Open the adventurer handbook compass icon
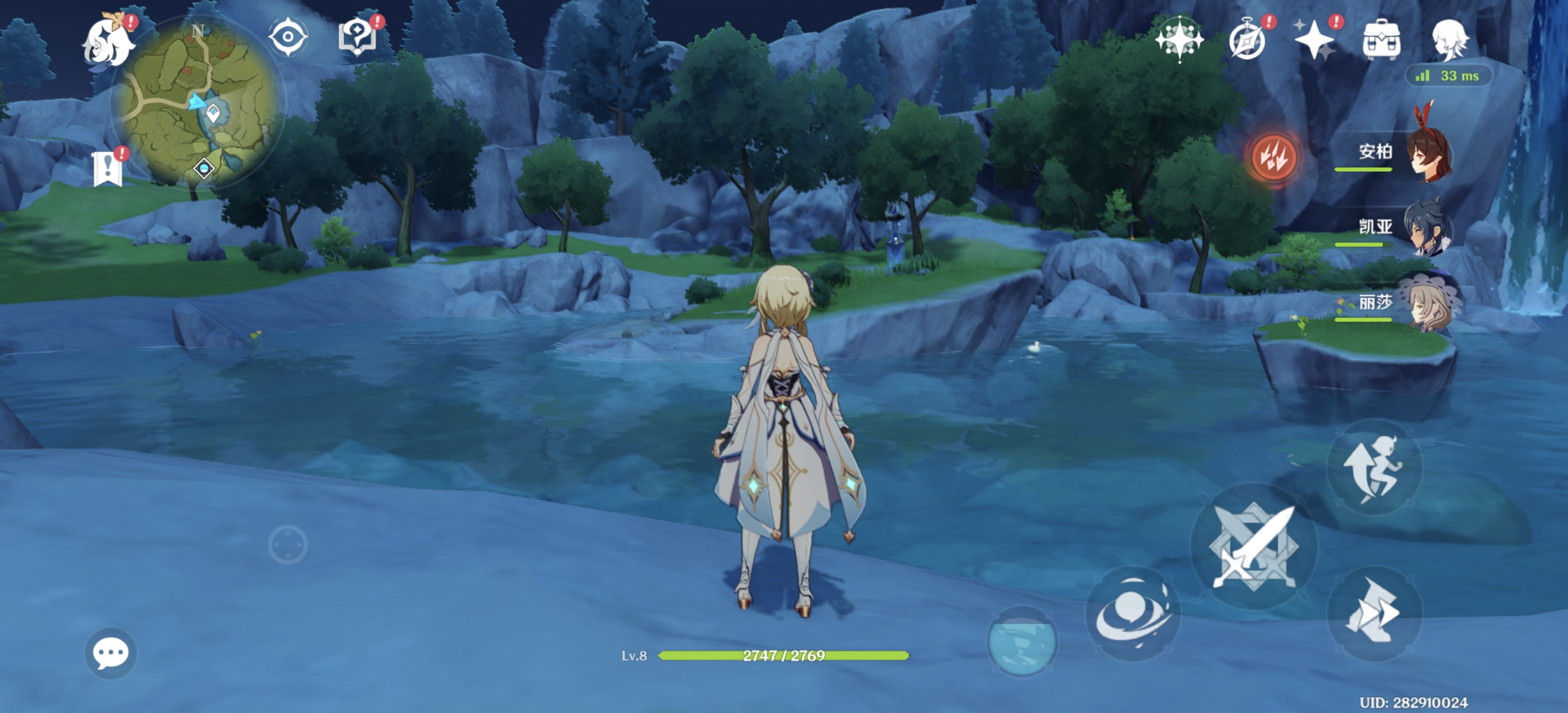Image resolution: width=1568 pixels, height=713 pixels. click(x=1247, y=40)
